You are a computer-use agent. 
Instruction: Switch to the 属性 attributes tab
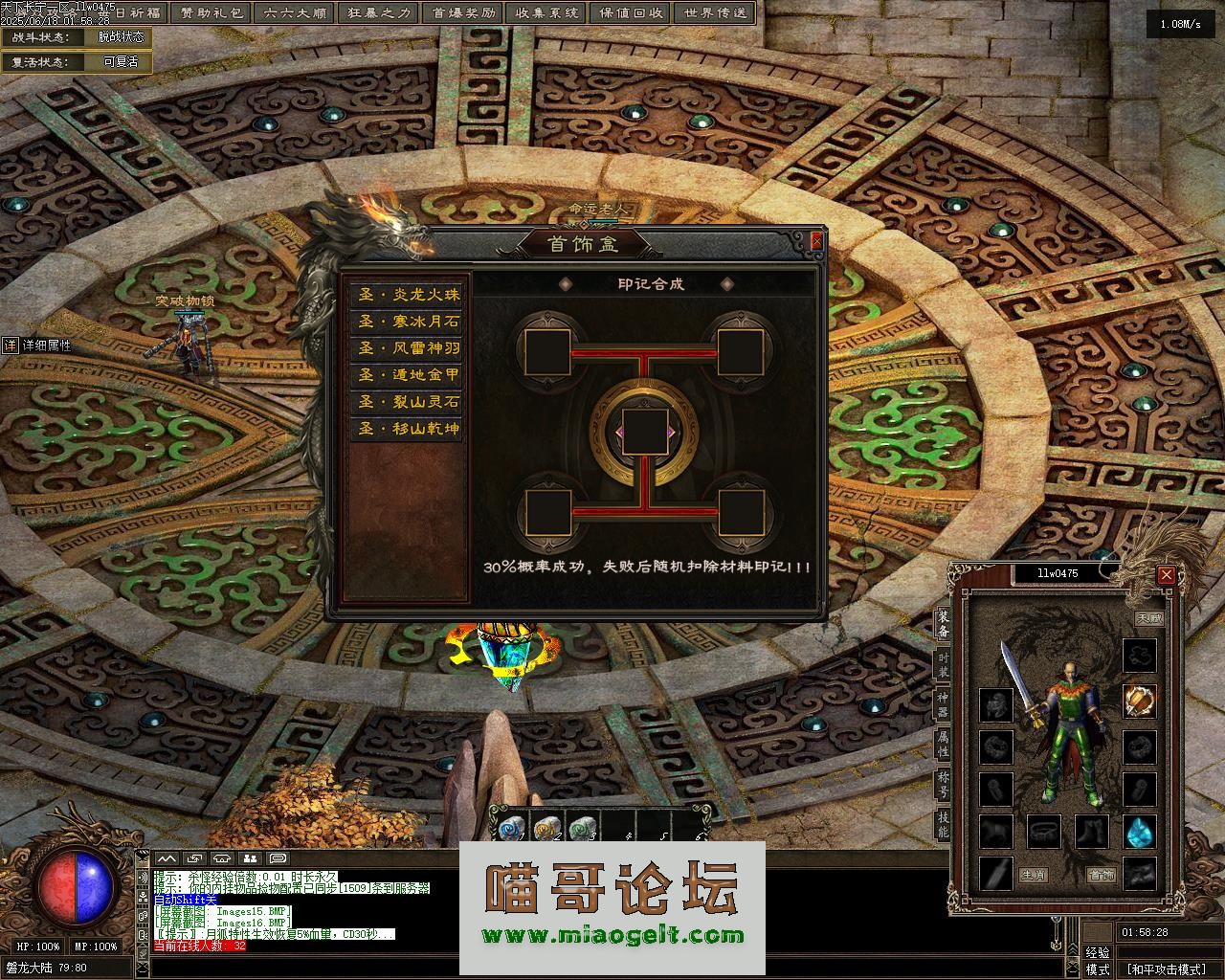tap(943, 743)
